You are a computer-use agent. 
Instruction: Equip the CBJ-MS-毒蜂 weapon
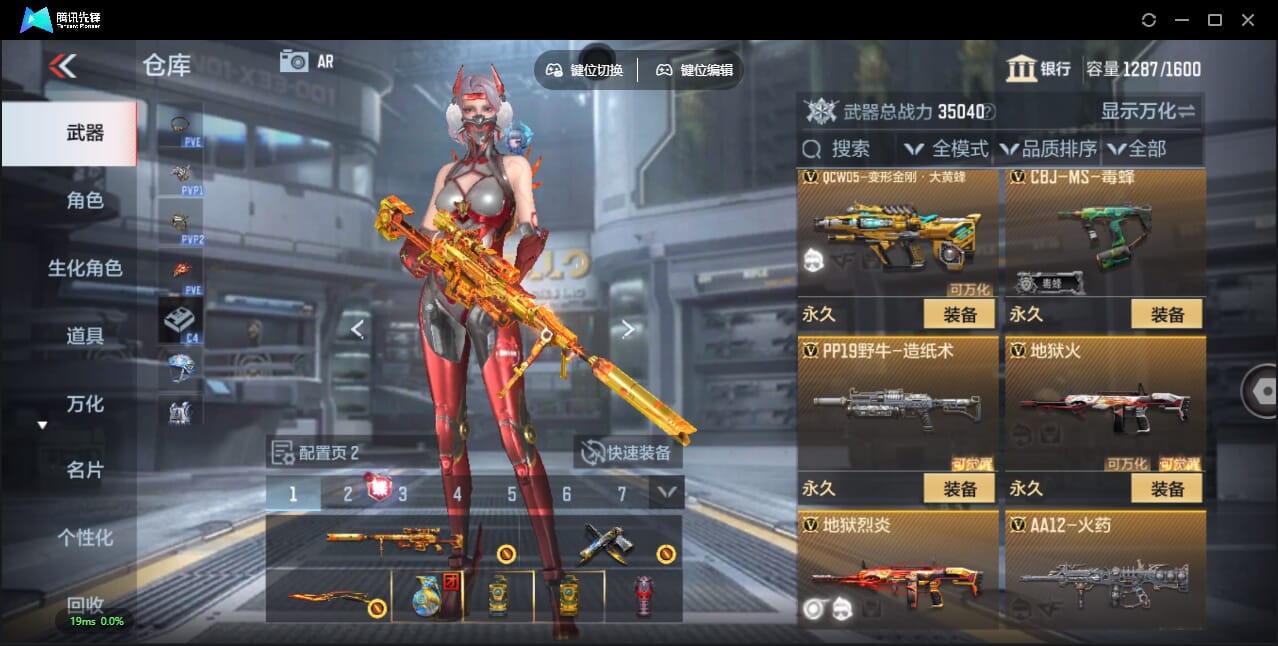point(1167,314)
